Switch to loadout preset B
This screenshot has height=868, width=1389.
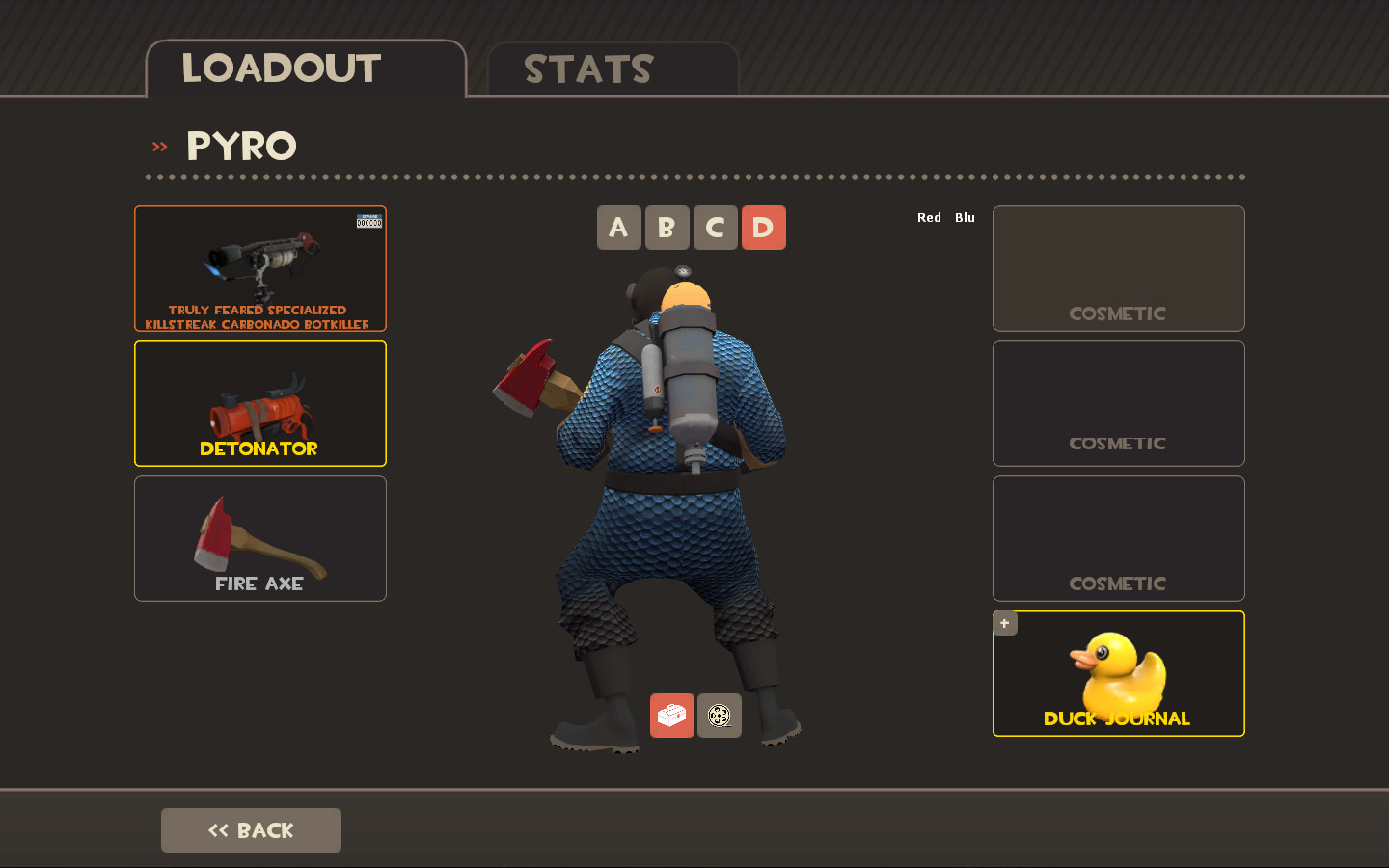pos(667,228)
